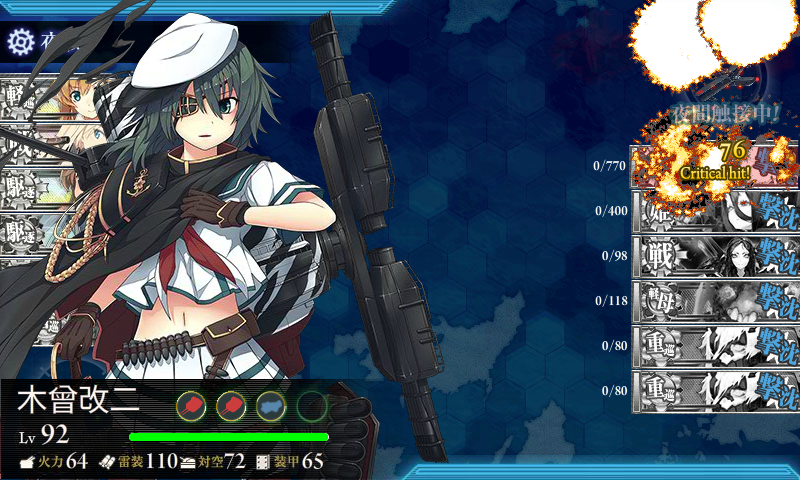Select the flagship enemy banner with 0/770 HP

715,166
